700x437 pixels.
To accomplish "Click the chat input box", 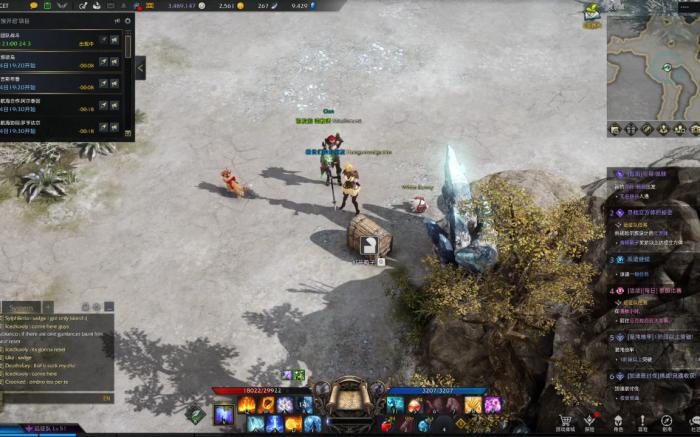I will 55,397.
